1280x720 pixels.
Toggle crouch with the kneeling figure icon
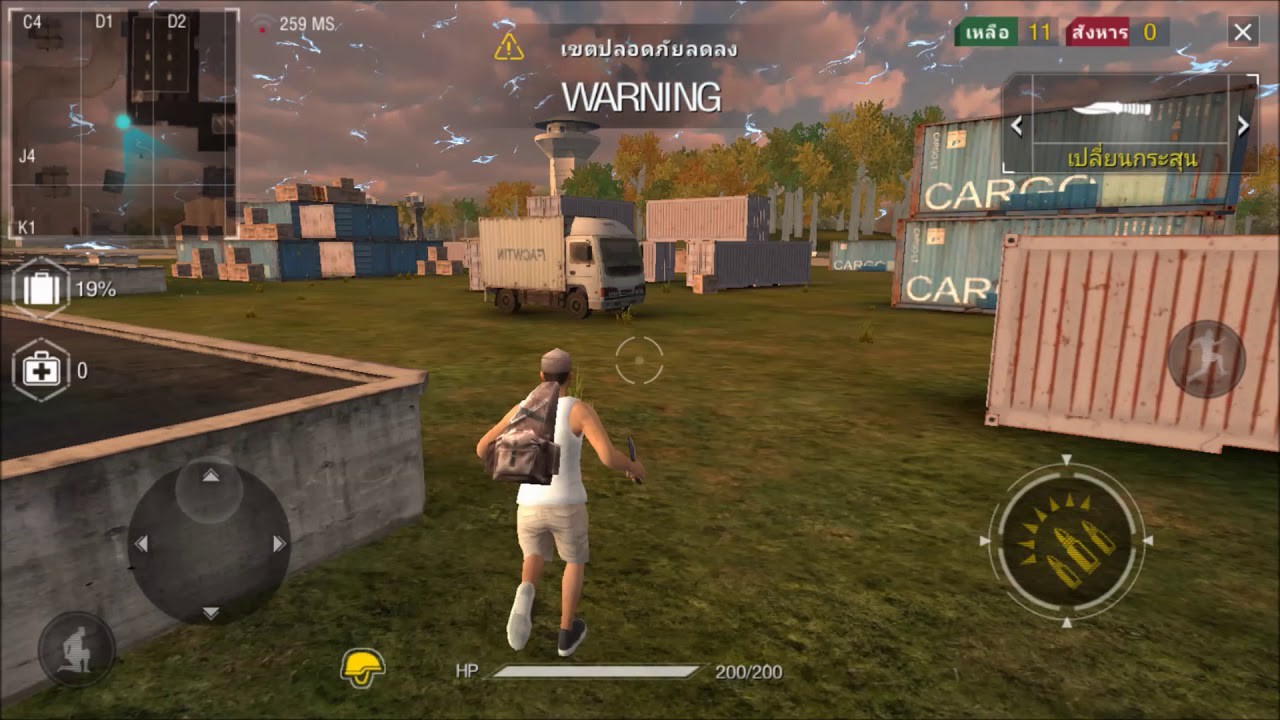tap(75, 641)
